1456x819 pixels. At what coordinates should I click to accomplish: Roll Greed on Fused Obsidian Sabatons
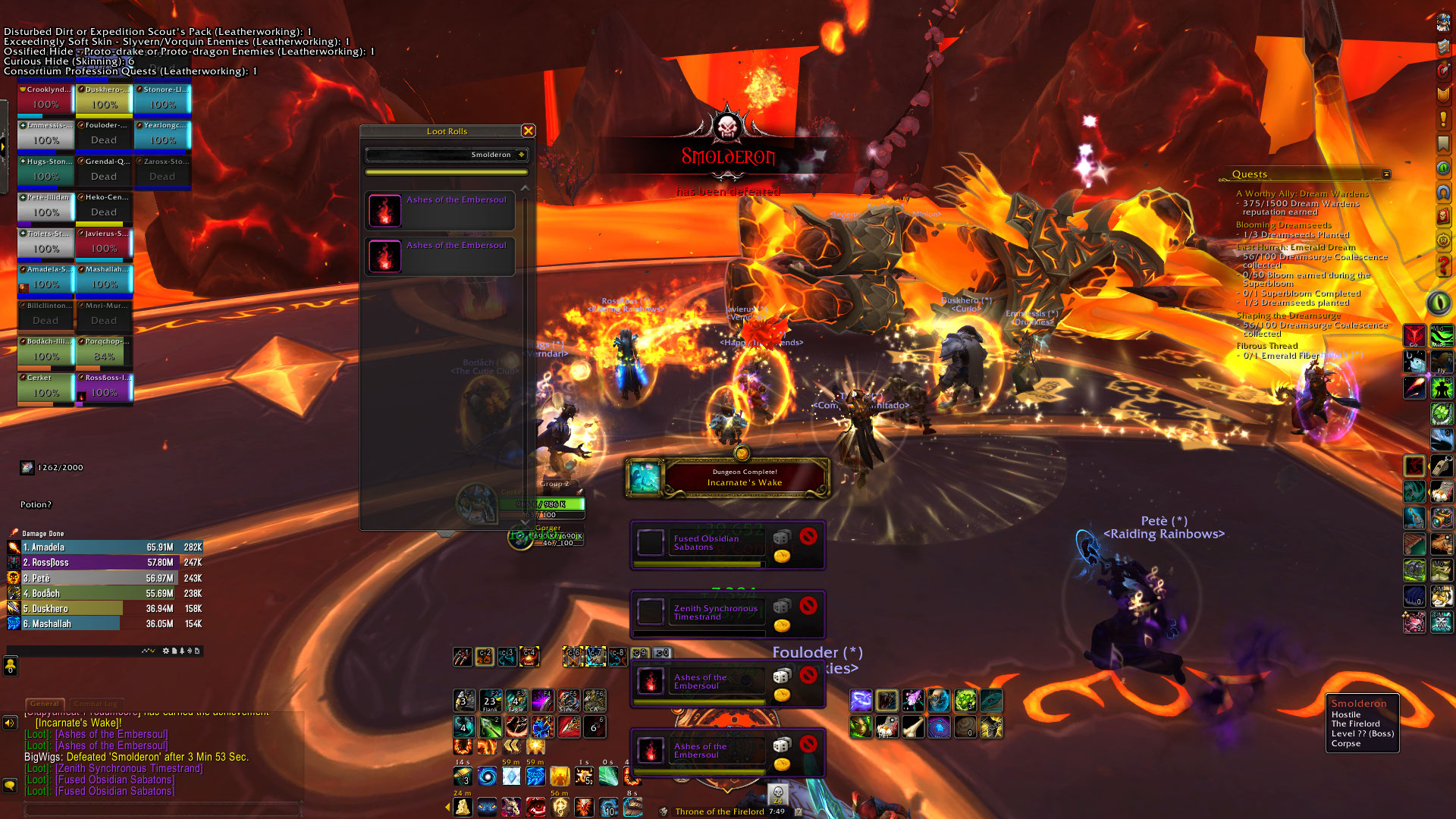pyautogui.click(x=782, y=557)
